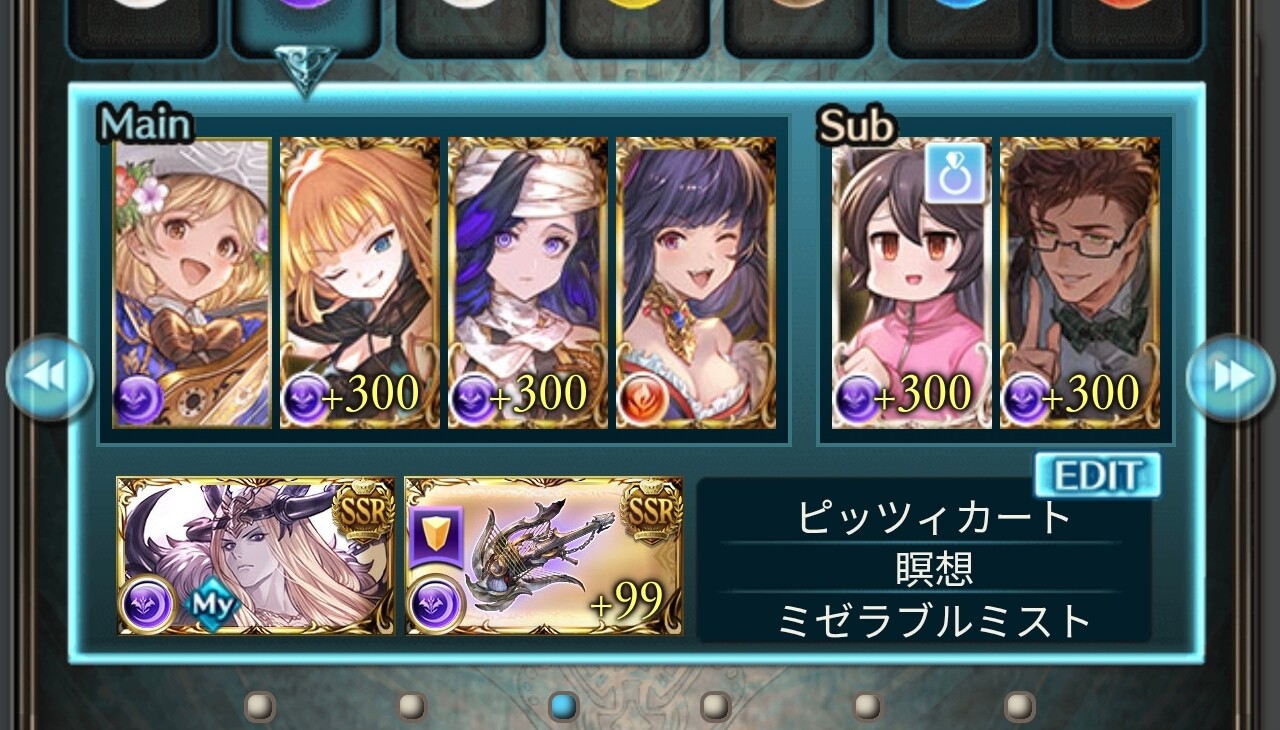Choose the winking blonde character portrait
1280x730 pixels.
(x=360, y=282)
